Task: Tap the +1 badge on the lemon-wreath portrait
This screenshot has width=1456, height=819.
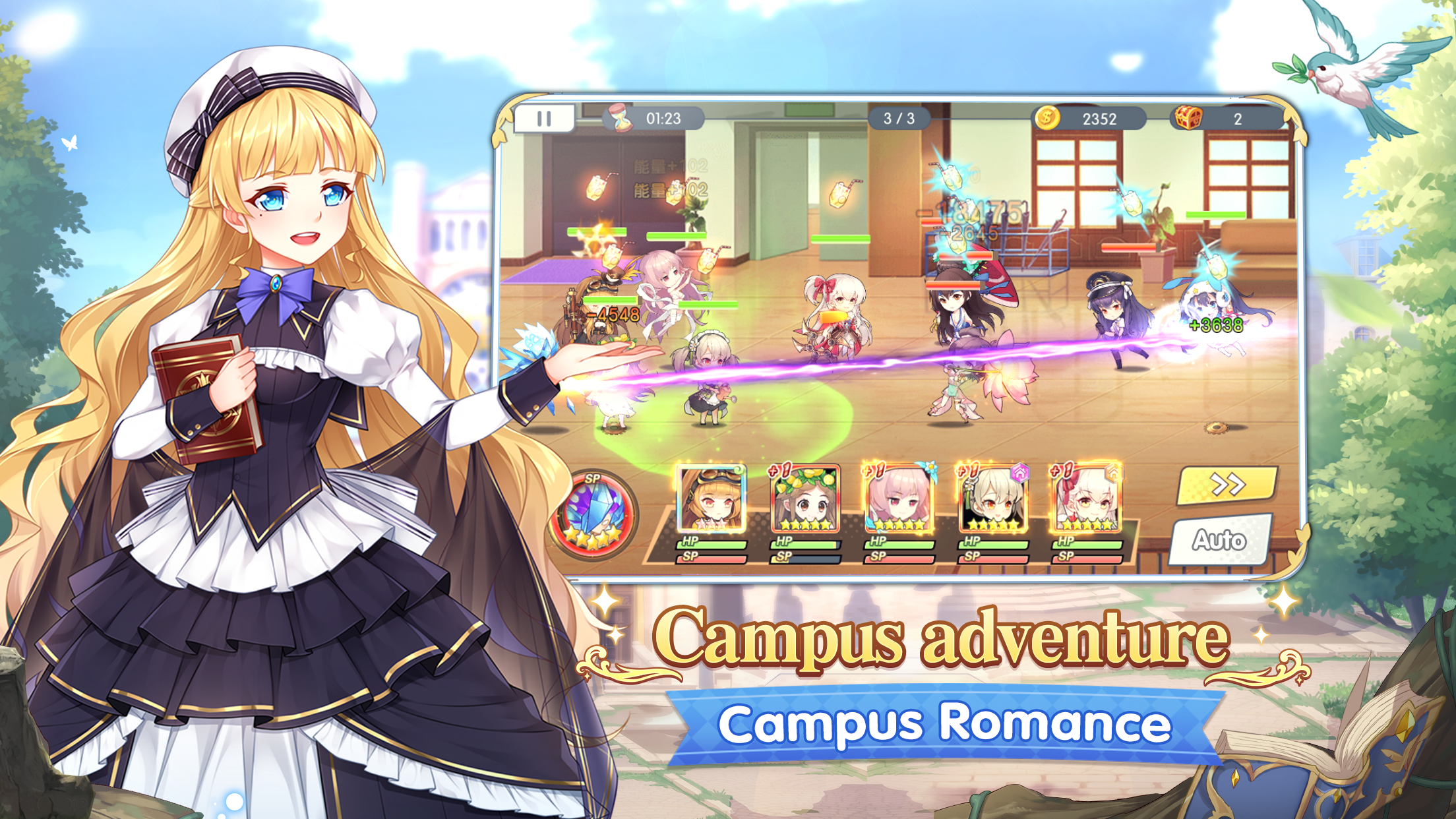Action: click(779, 470)
